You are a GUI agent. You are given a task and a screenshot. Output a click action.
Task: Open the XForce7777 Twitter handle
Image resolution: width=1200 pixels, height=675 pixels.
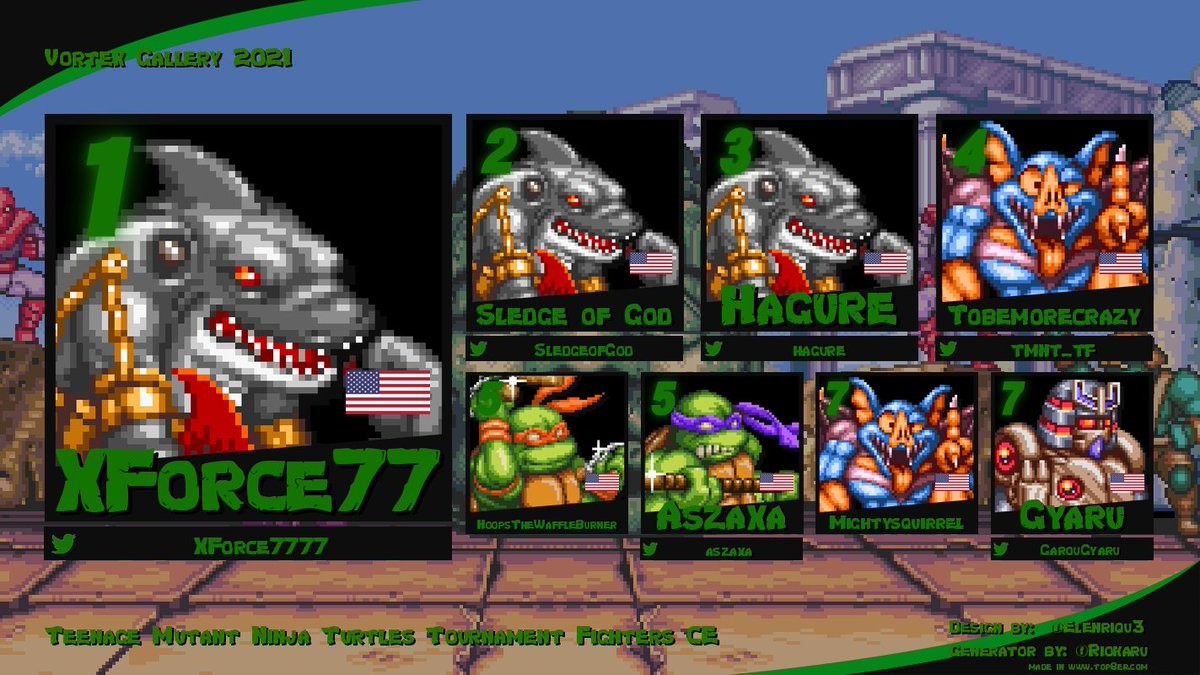(x=248, y=545)
